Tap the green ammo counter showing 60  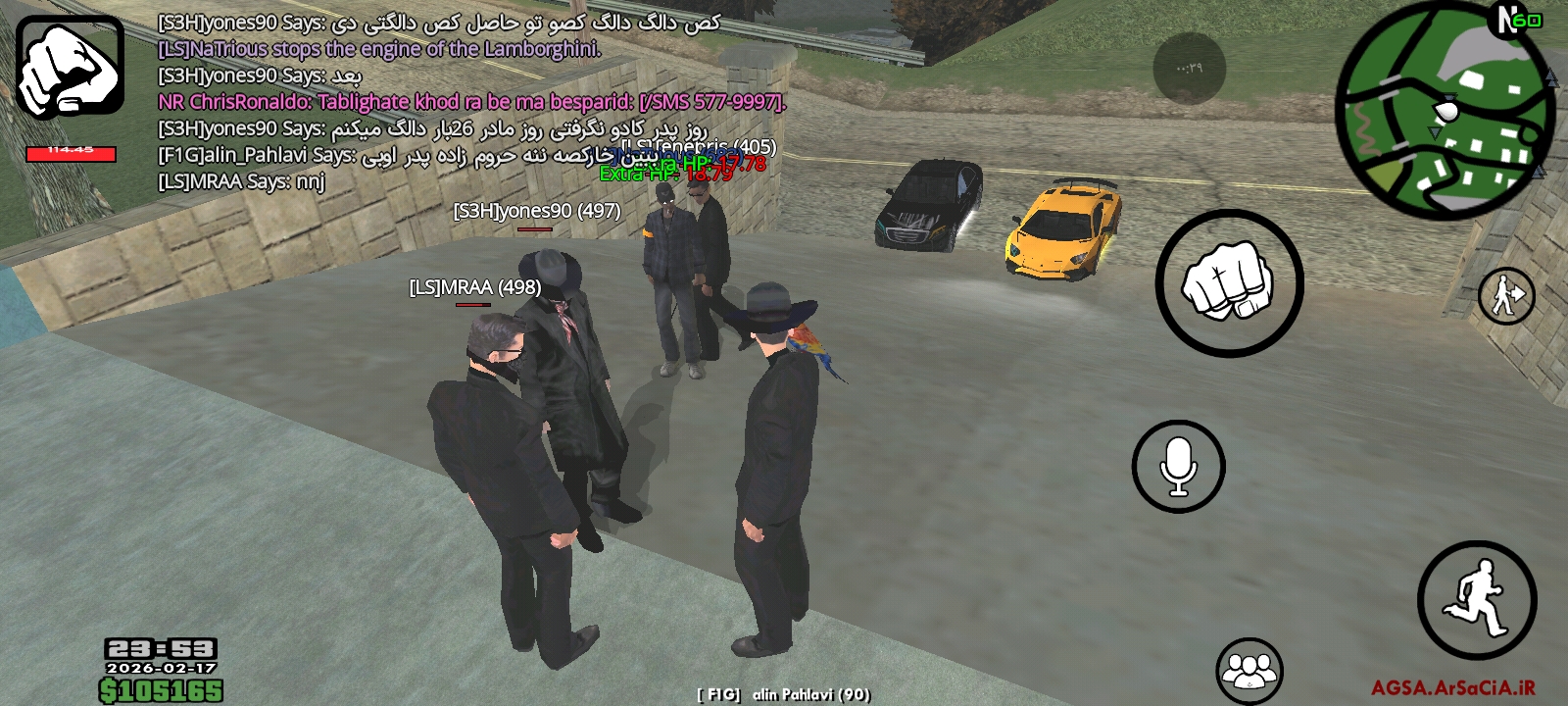coord(1528,20)
